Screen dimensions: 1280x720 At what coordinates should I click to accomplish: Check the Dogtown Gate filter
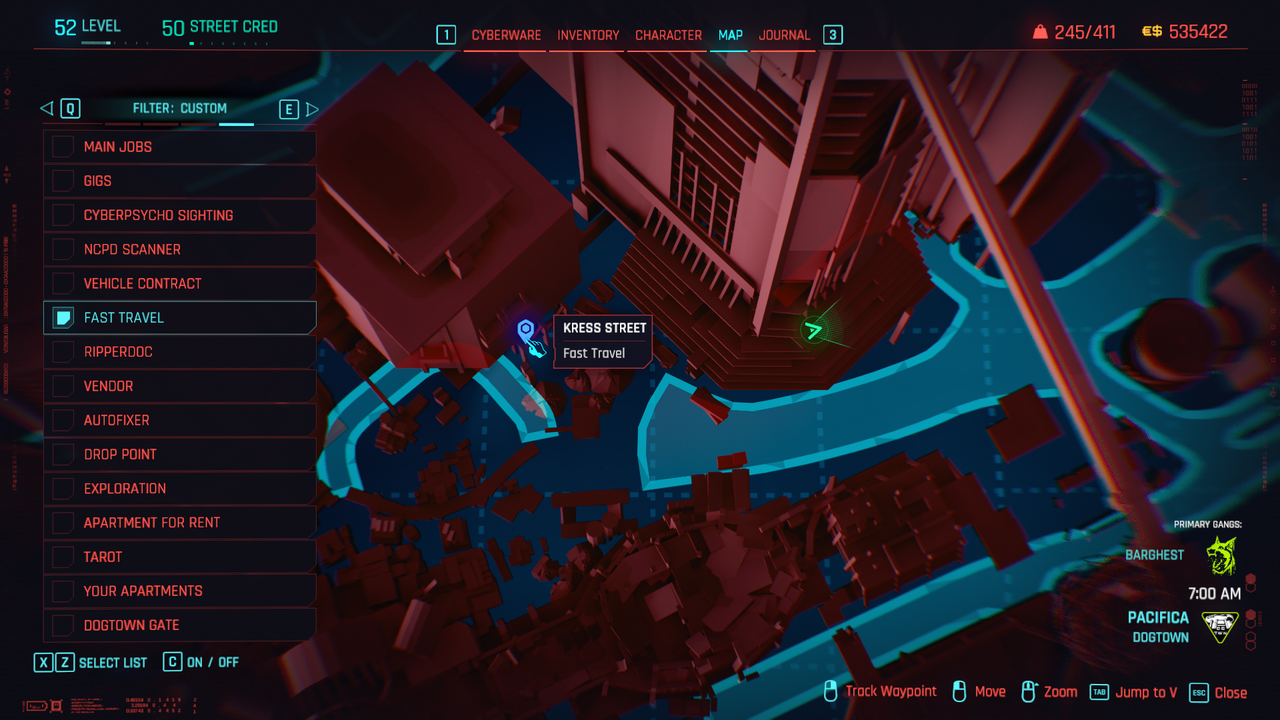point(63,625)
